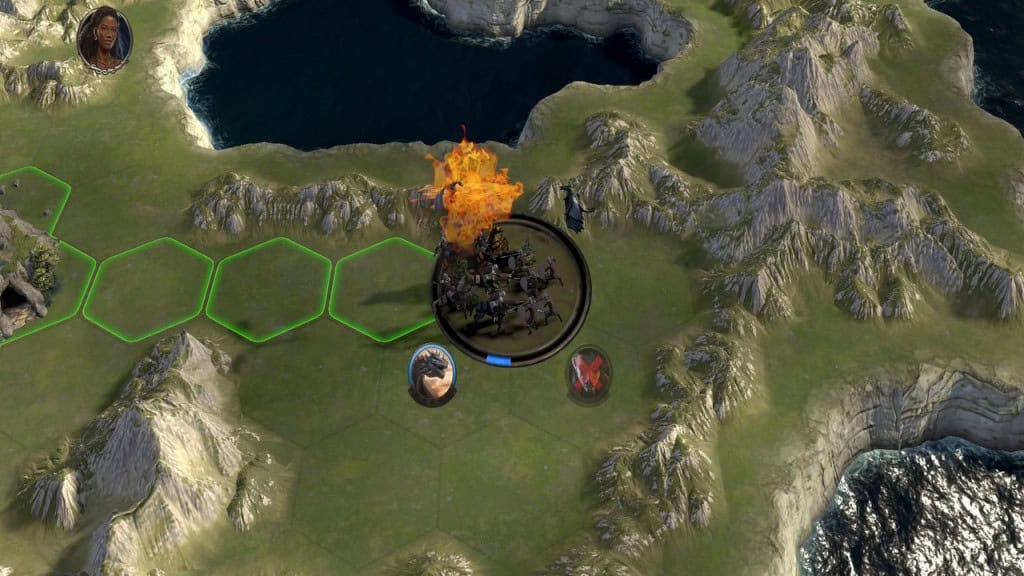
Task: Click the dragon portrait badge
Action: pos(432,374)
